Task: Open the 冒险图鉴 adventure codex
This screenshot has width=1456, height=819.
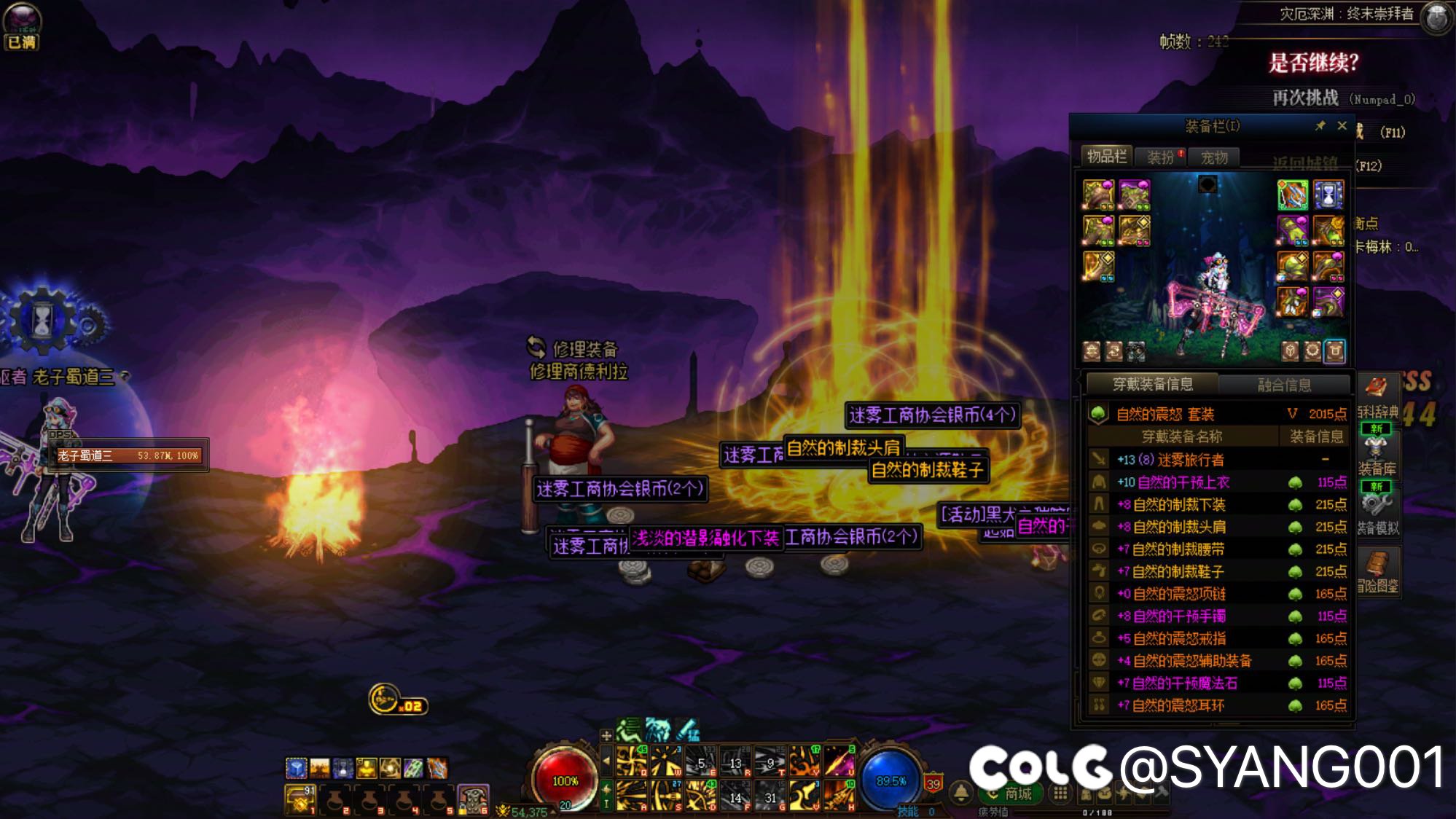Action: tap(1377, 571)
